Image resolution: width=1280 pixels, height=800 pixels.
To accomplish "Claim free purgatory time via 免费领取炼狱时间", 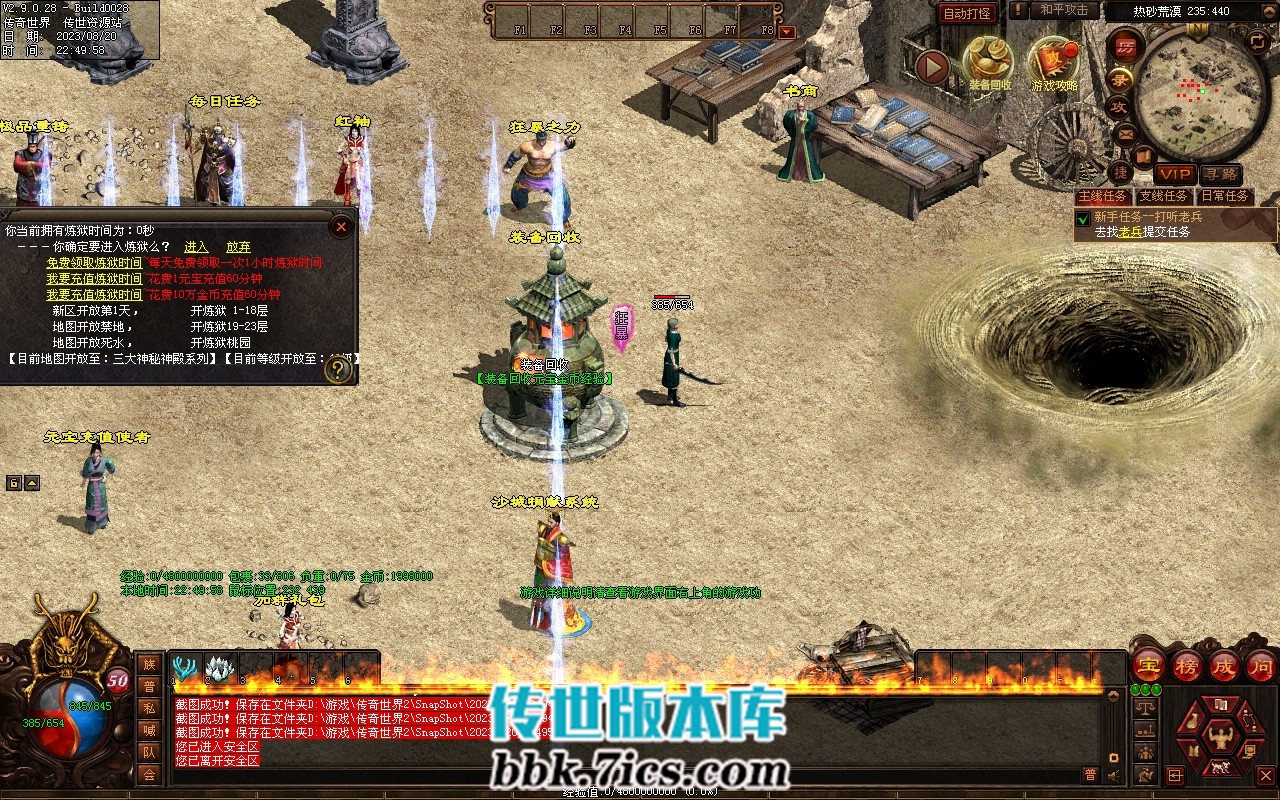I will click(x=94, y=263).
